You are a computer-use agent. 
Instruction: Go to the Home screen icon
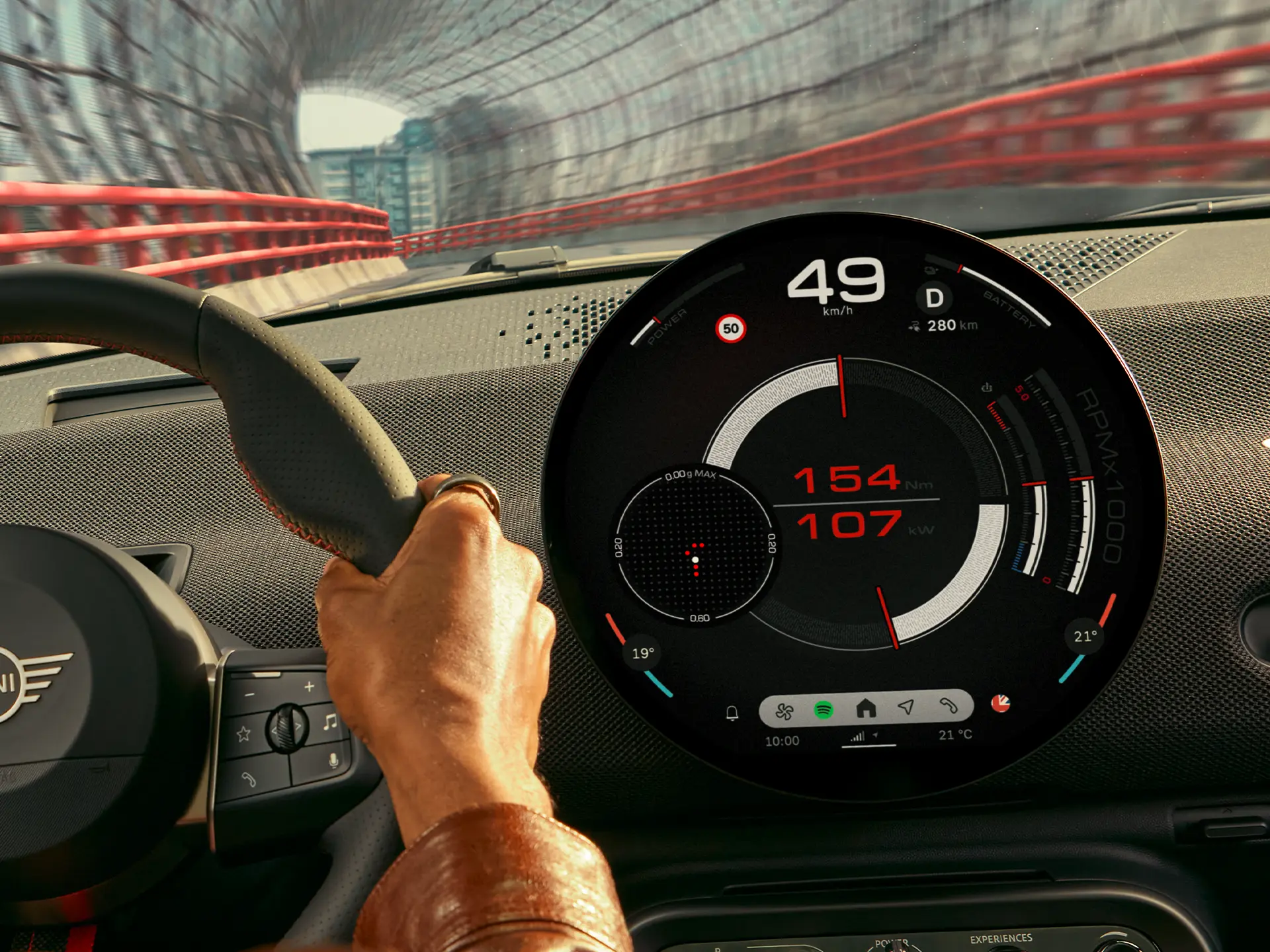[x=867, y=708]
